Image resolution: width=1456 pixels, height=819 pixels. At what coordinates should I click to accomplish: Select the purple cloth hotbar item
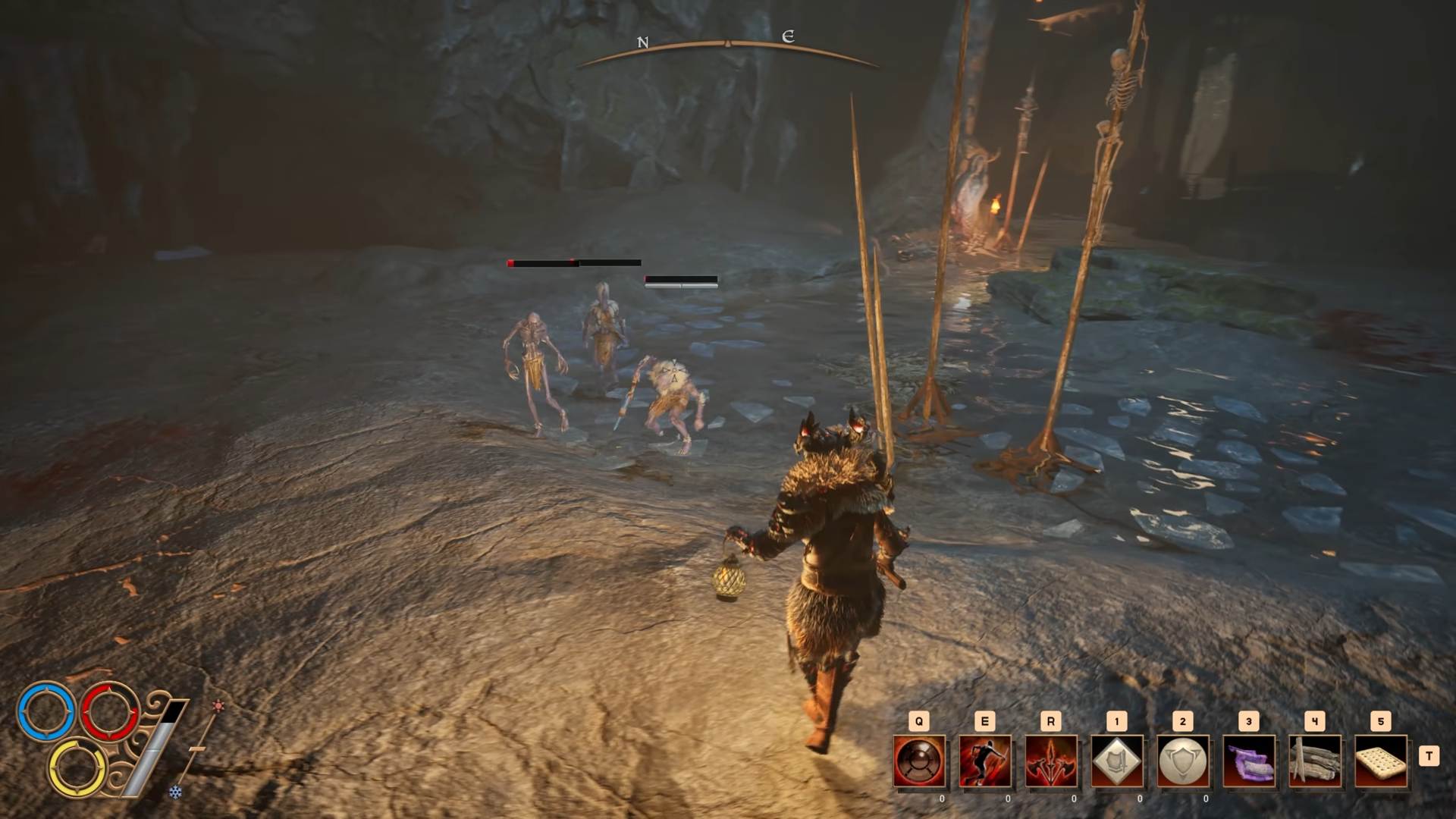coord(1249,761)
